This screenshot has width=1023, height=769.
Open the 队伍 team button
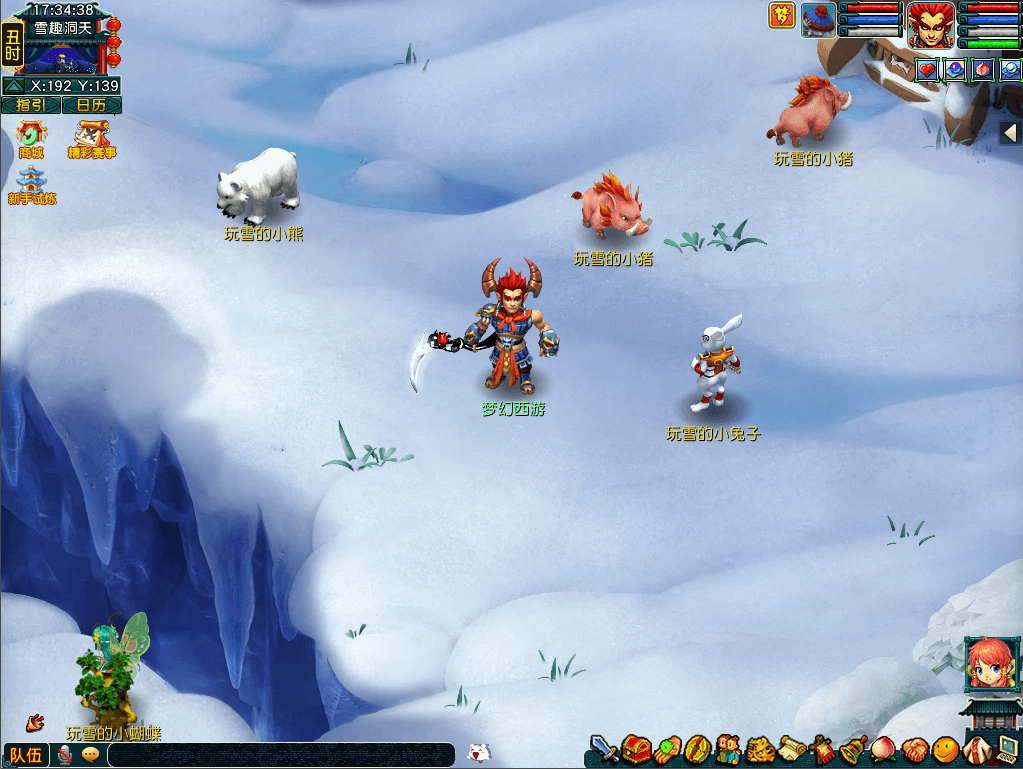[x=25, y=755]
